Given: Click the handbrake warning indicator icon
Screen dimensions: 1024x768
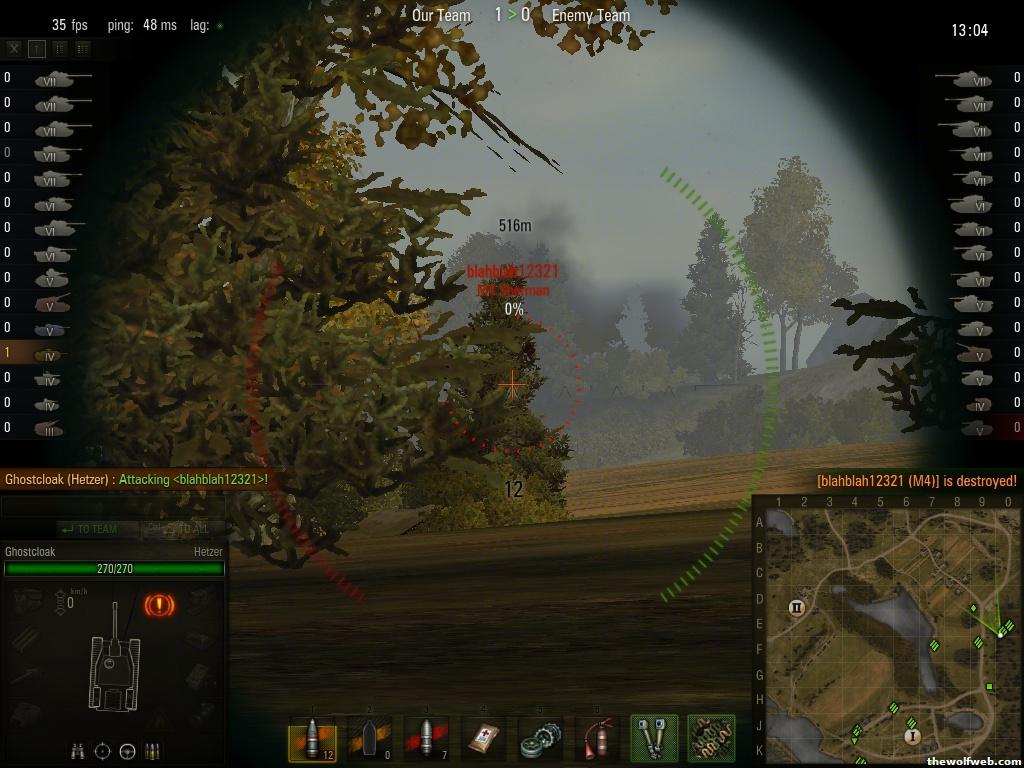Looking at the screenshot, I should coord(159,605).
